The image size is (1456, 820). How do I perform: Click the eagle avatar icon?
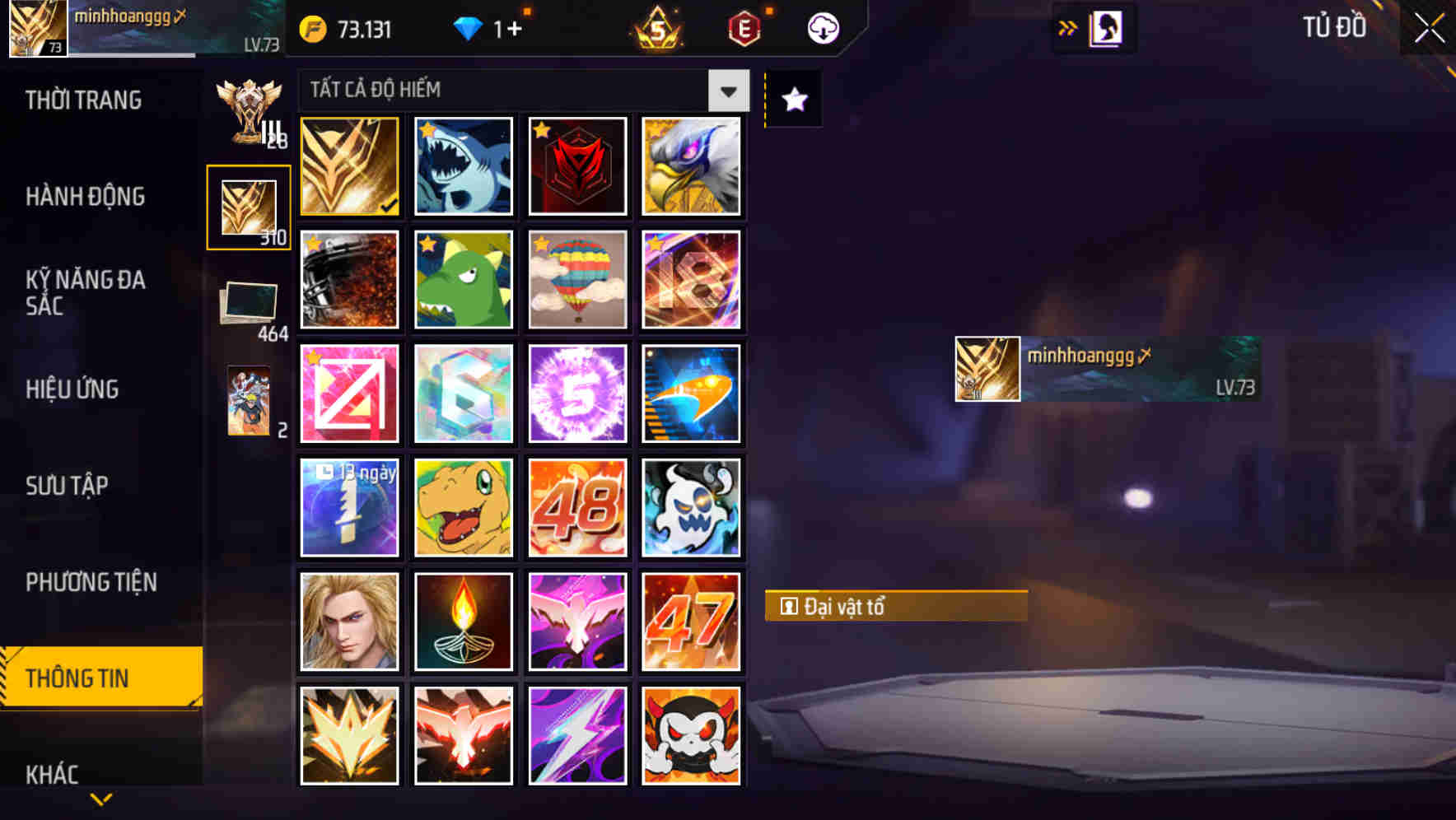(x=692, y=165)
